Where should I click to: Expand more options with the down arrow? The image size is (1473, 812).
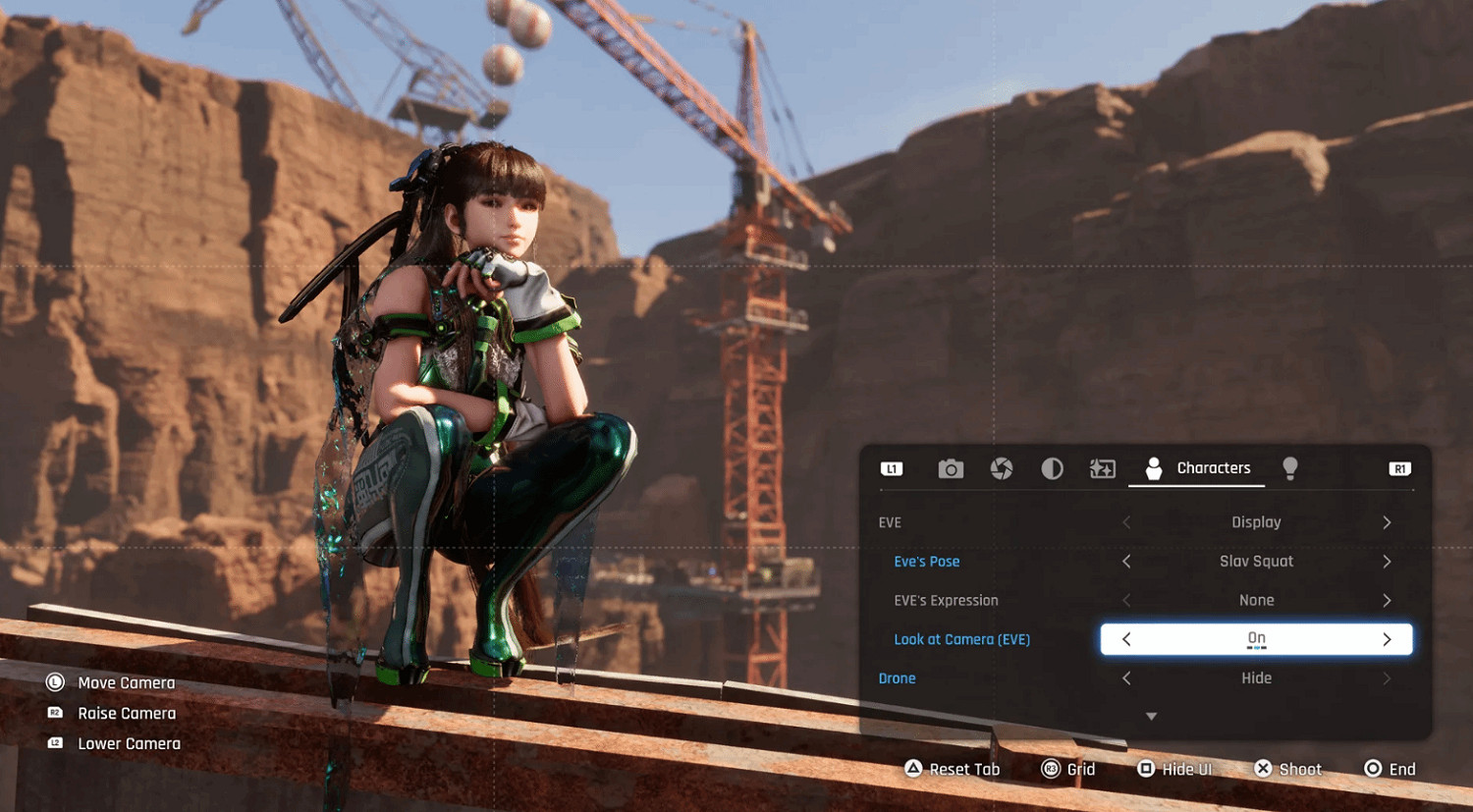tap(1152, 717)
